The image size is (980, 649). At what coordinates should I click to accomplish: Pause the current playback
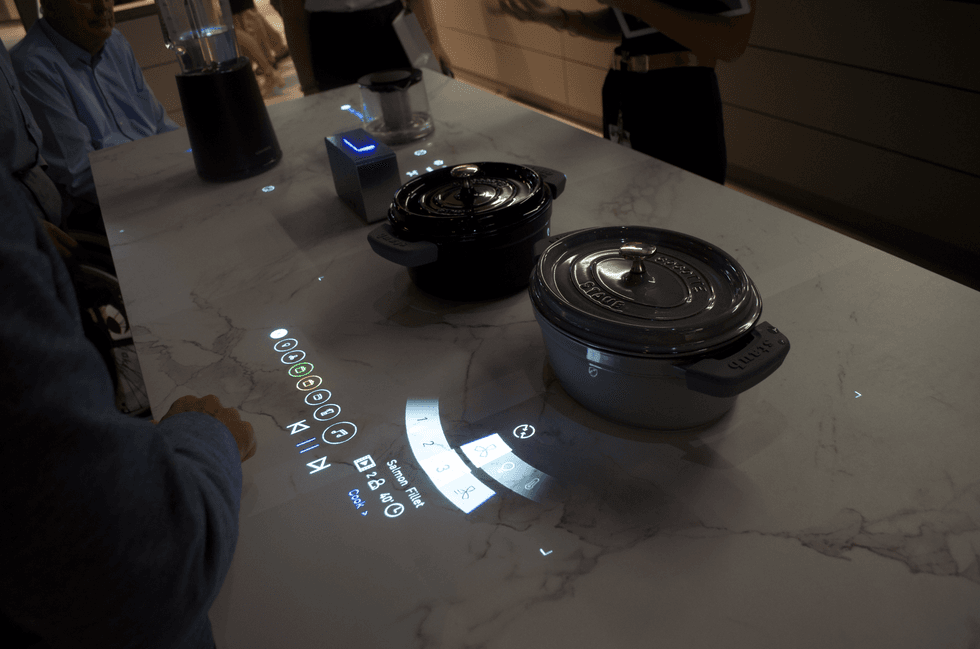pos(310,446)
